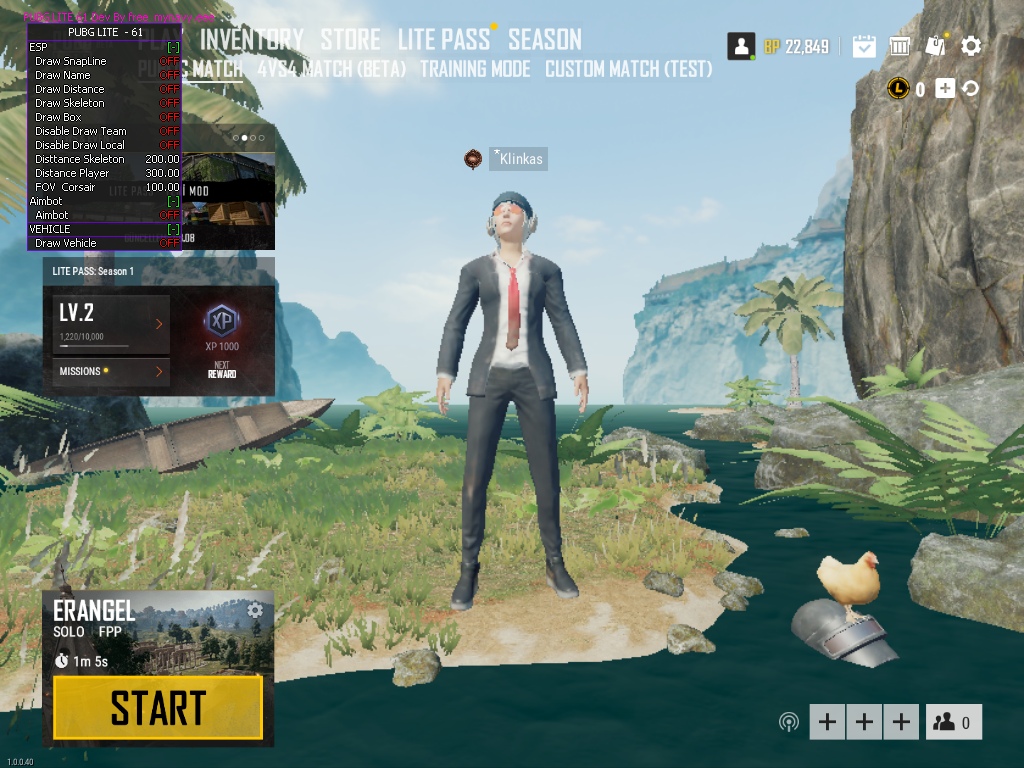The image size is (1024, 768).
Task: Open Erangel match settings gear
Action: click(x=255, y=610)
